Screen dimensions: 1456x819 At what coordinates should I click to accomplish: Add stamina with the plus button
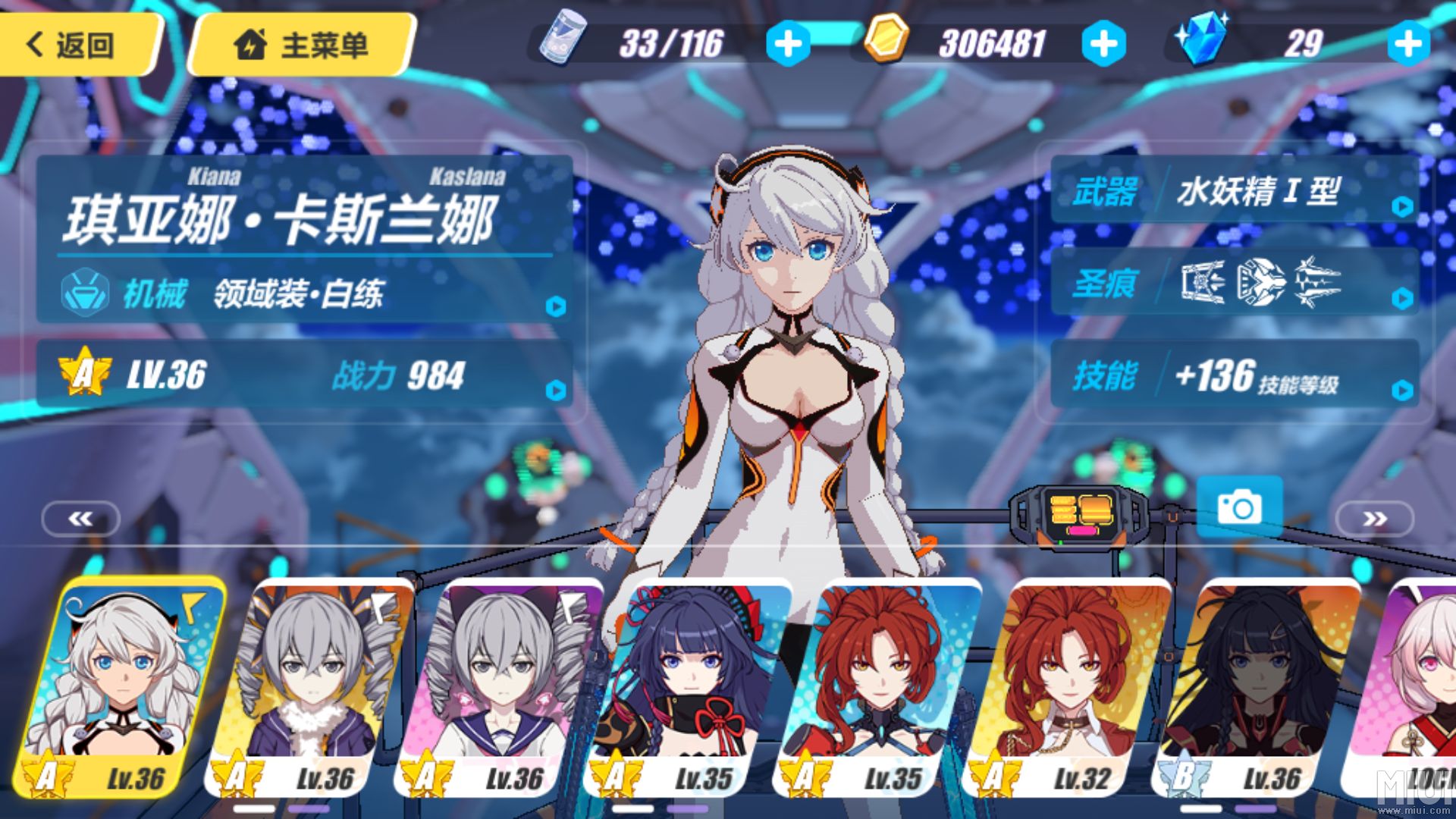click(789, 43)
